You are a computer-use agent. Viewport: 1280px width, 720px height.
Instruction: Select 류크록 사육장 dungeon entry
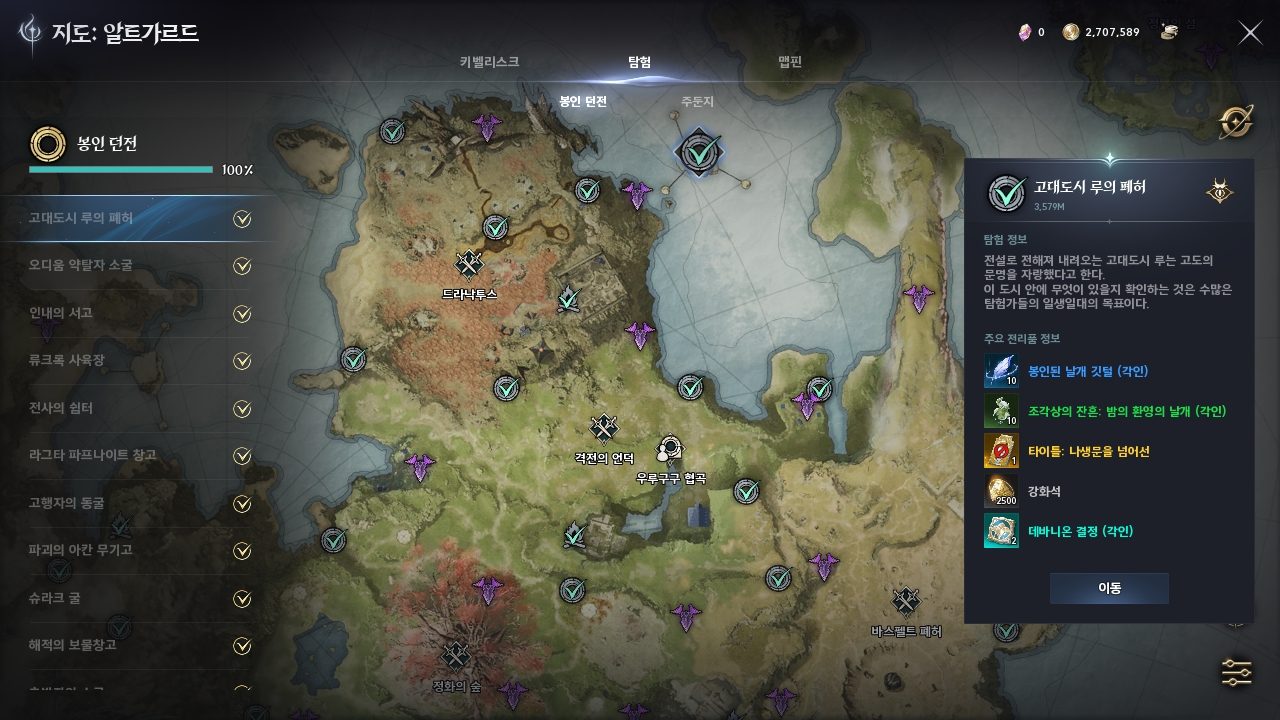pos(138,360)
